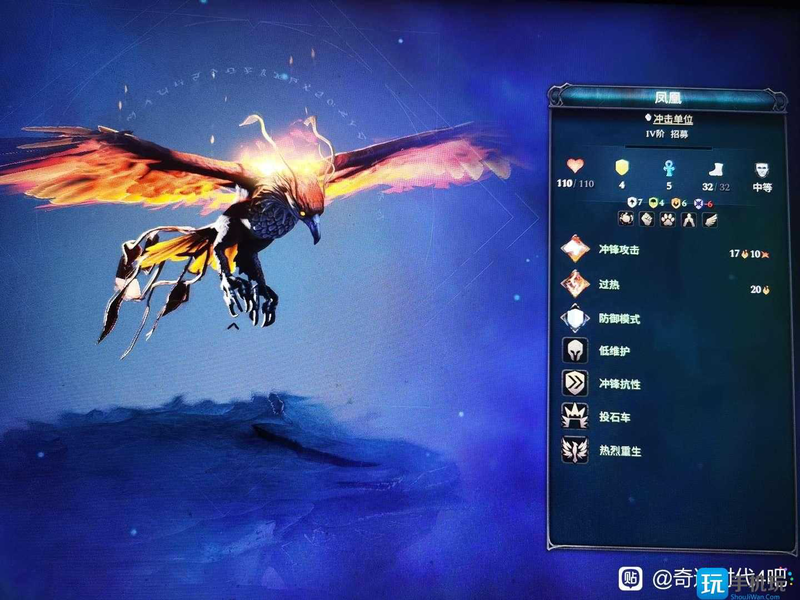Select the 冲锋攻击 charge attack ability
The image size is (800, 600).
tap(576, 250)
